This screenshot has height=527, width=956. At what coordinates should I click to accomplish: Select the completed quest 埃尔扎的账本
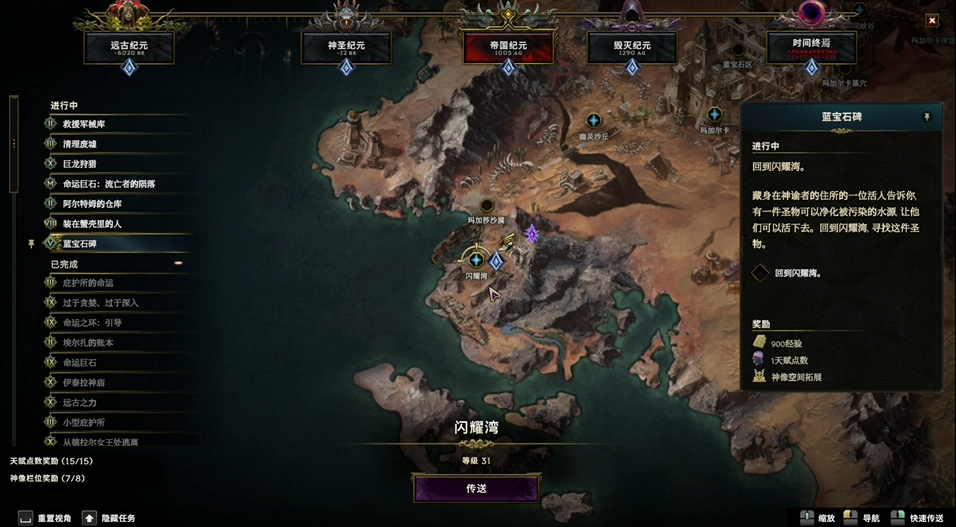(x=88, y=342)
